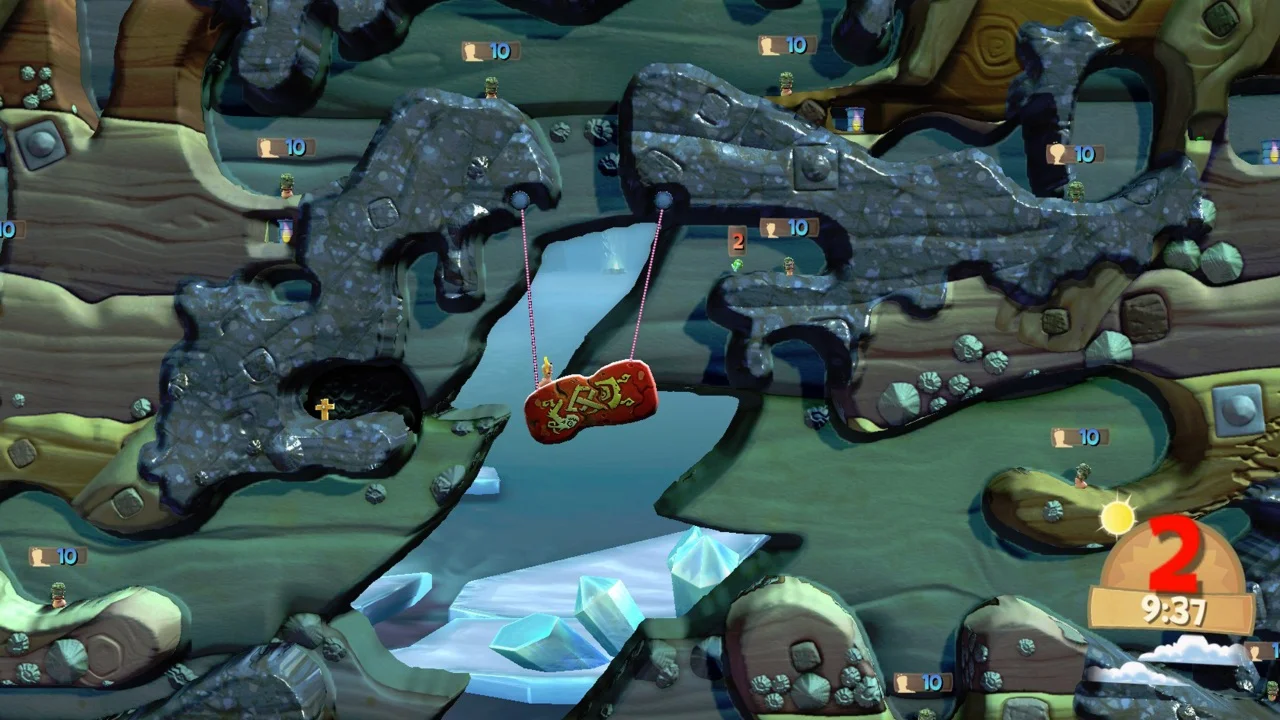Click the camo-helmeted worm on the left ledge
This screenshot has height=720, width=1280.
[287, 190]
